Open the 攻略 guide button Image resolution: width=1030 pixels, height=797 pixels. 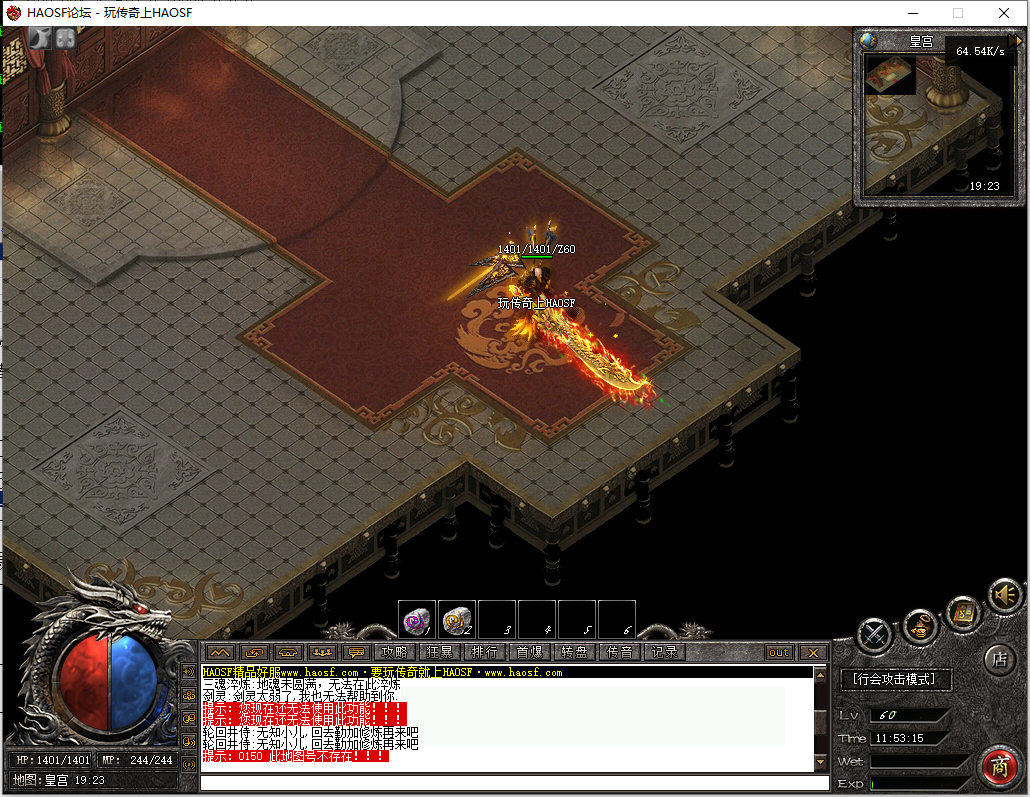point(395,652)
